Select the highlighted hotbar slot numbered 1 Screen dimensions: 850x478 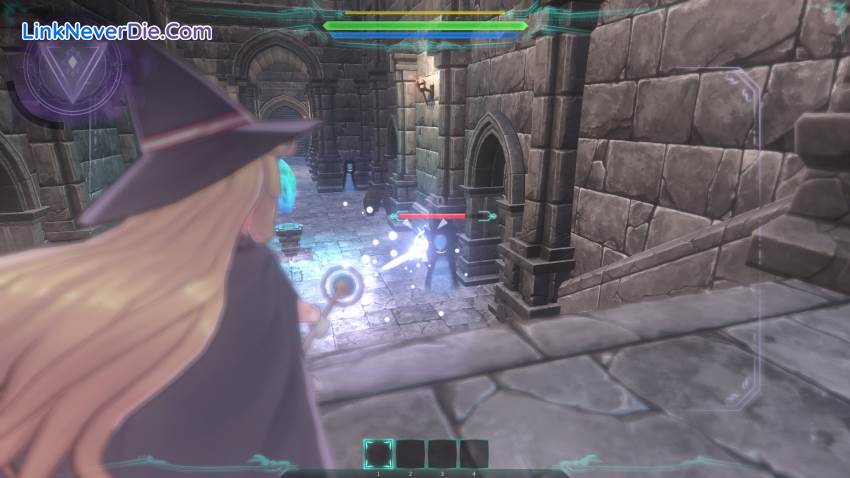(x=378, y=454)
